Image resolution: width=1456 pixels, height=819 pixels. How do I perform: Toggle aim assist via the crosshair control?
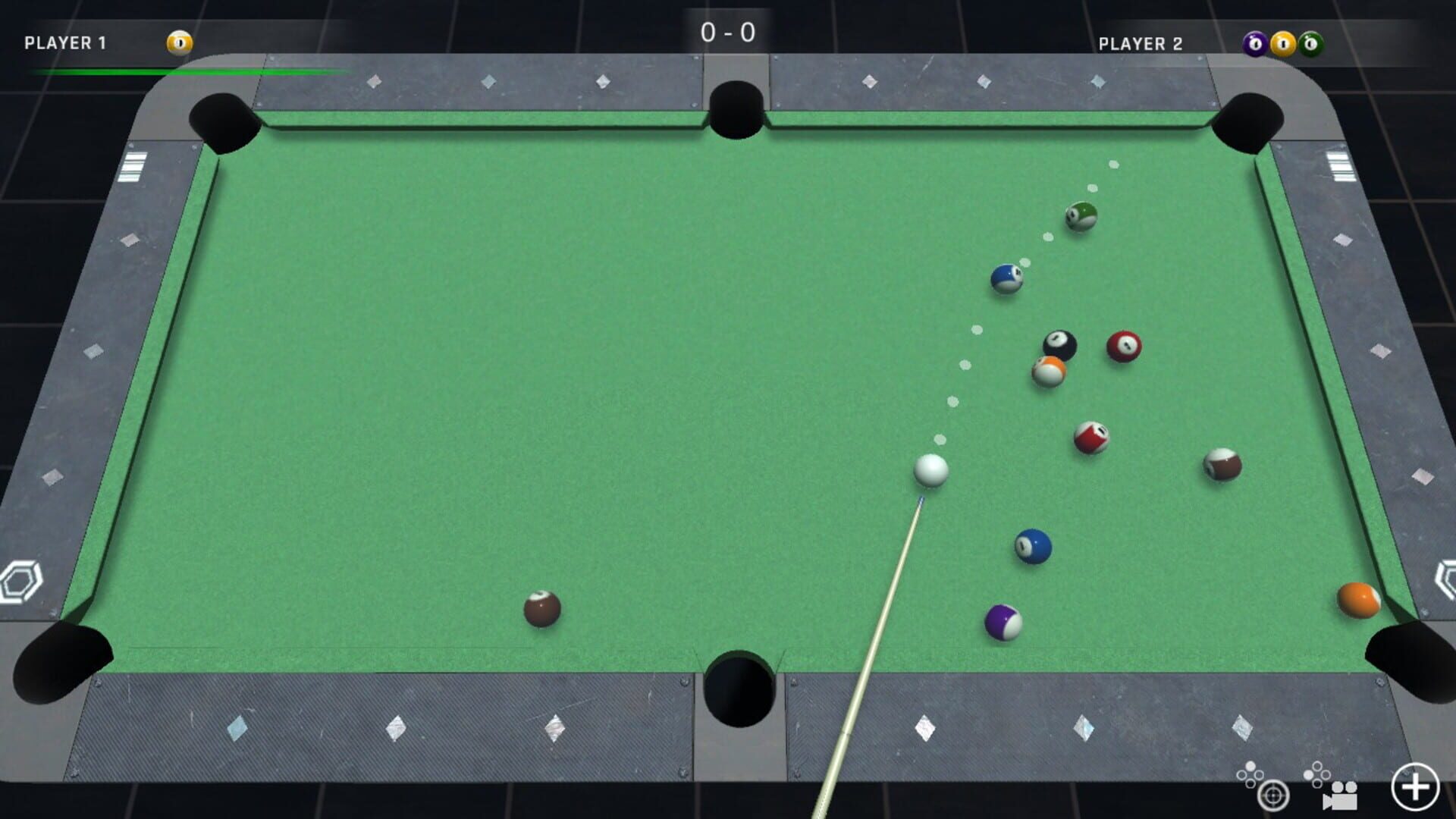[1273, 796]
